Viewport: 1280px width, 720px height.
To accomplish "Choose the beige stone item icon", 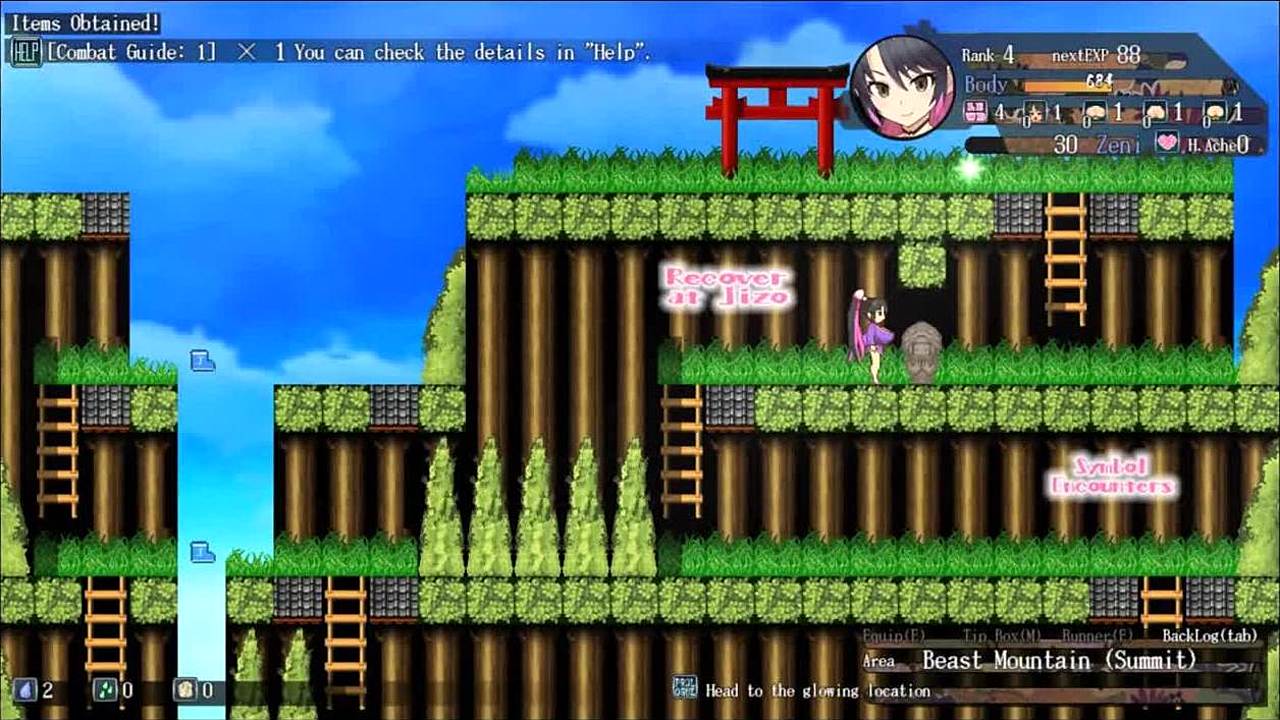I will tap(185, 689).
